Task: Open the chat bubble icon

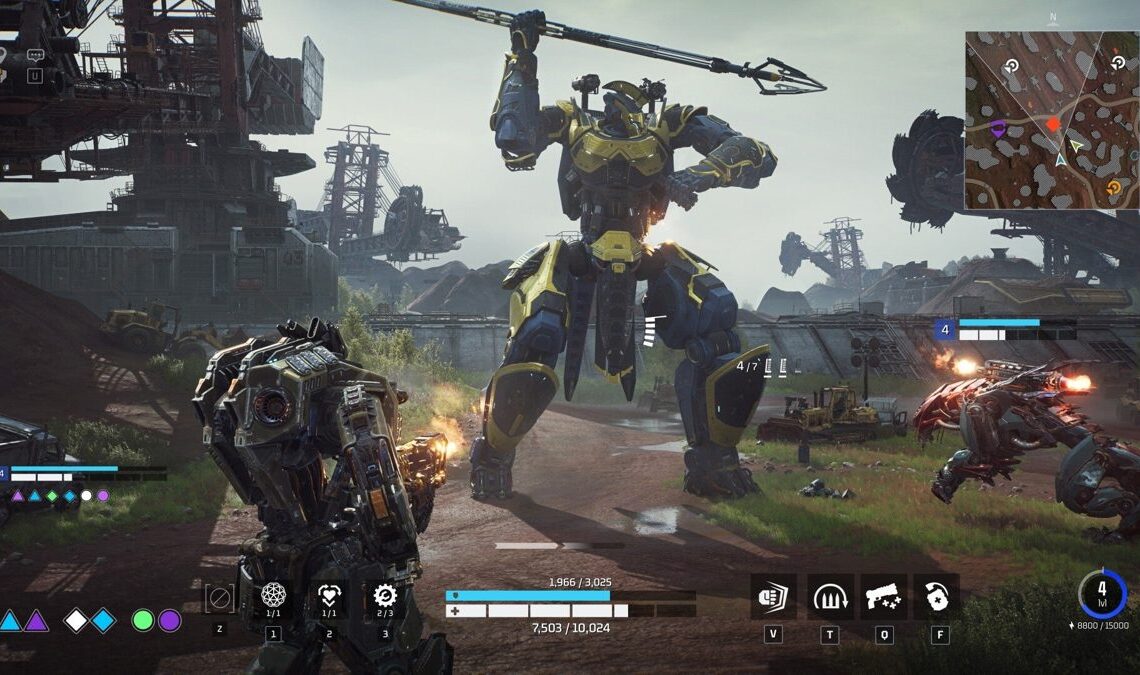Action: pos(36,56)
